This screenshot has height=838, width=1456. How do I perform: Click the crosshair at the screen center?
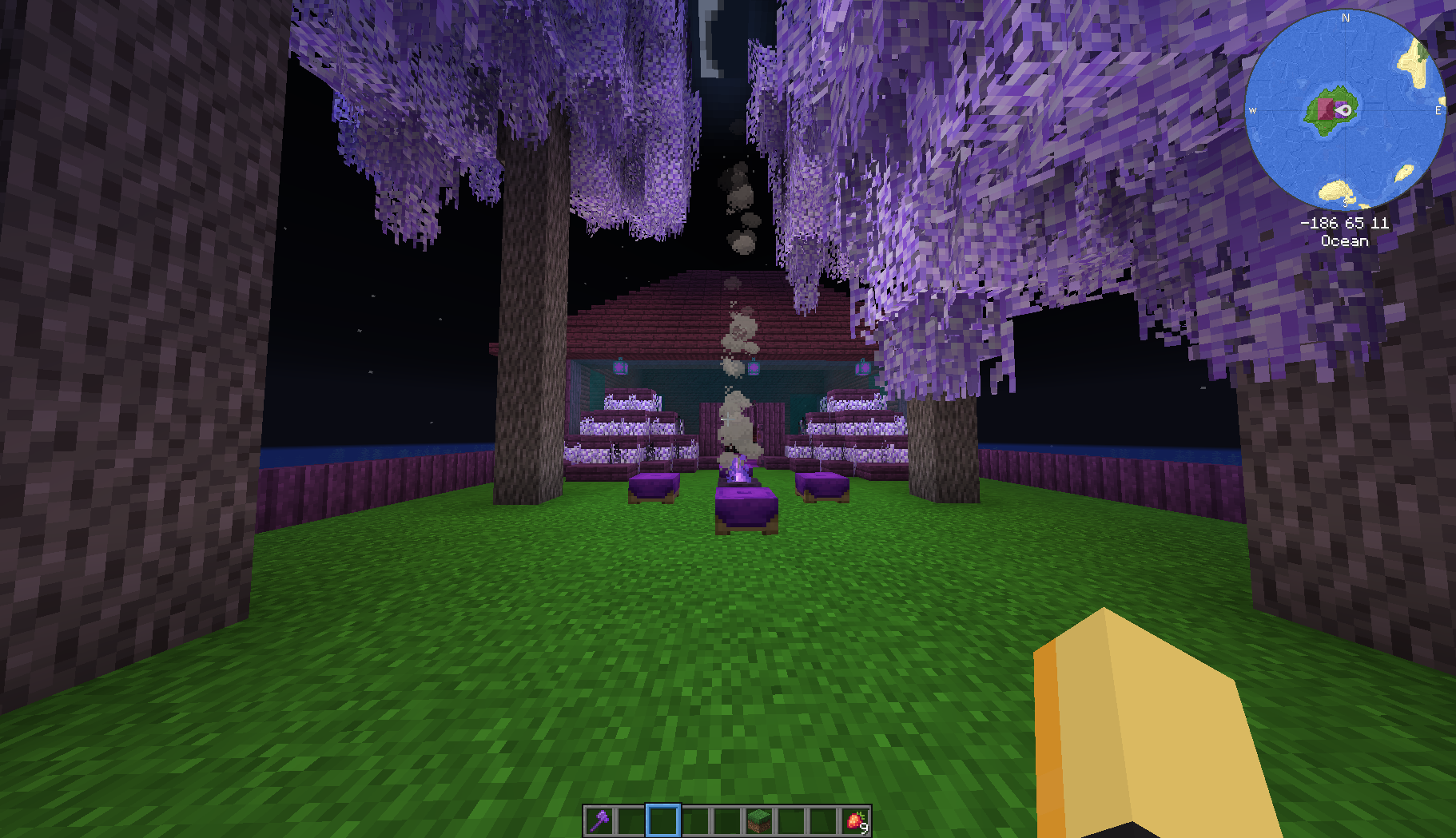click(x=728, y=419)
